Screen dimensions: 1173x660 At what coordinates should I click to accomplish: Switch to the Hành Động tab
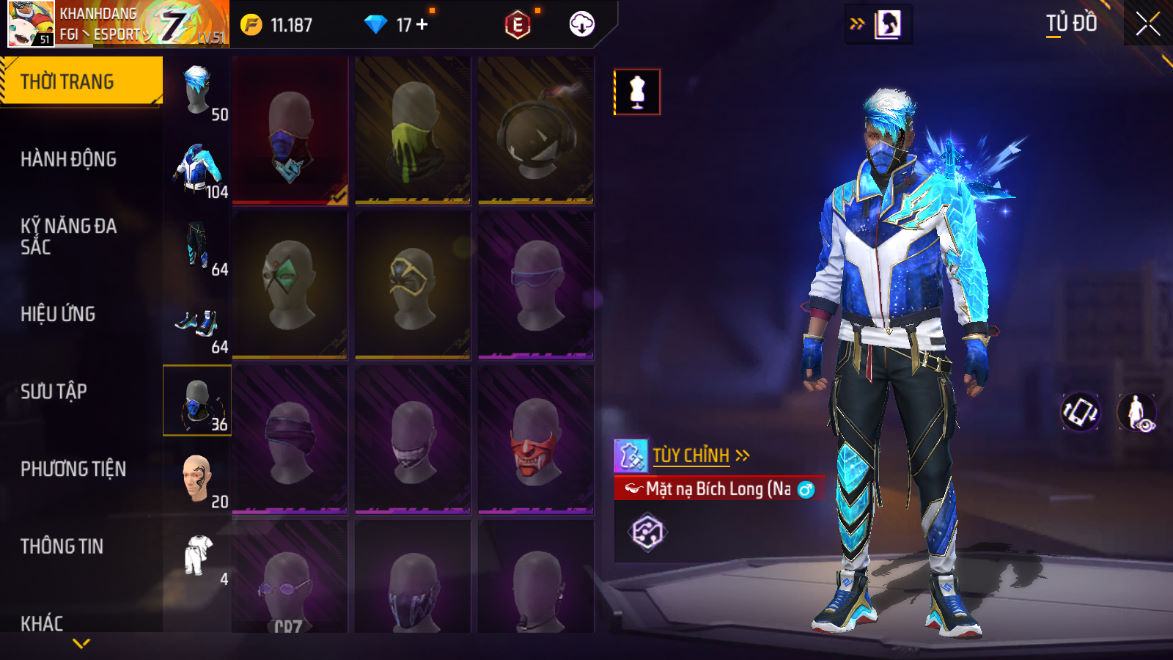[x=68, y=159]
